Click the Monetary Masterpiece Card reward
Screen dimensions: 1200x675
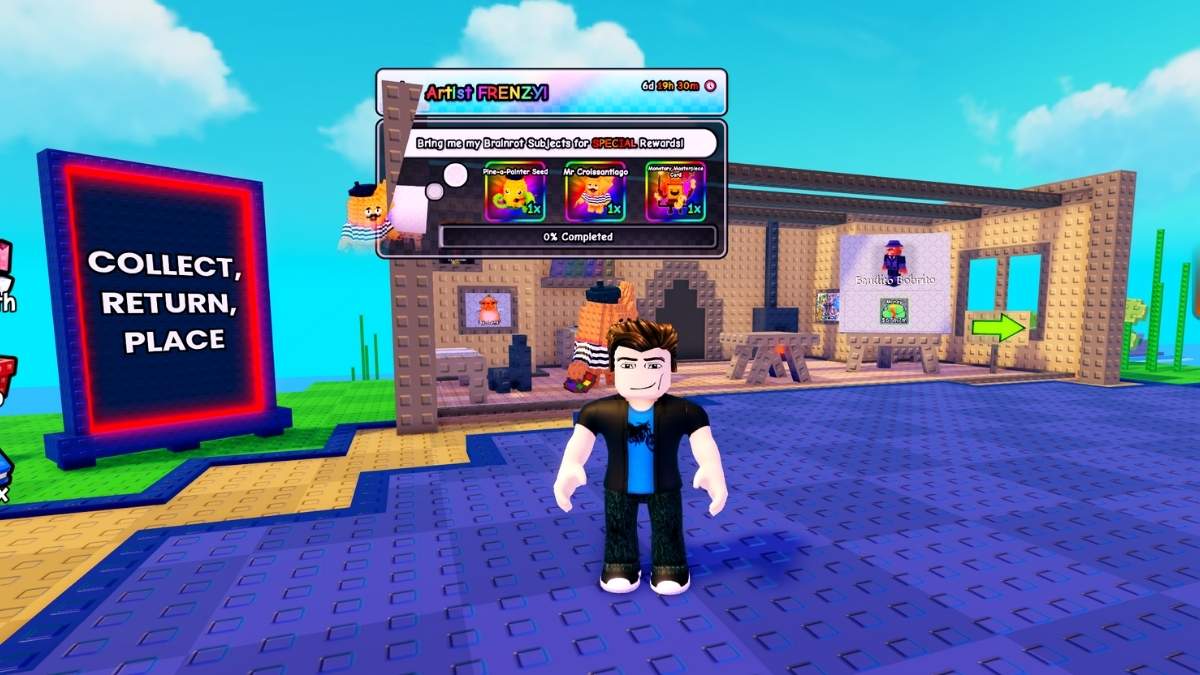[675, 191]
